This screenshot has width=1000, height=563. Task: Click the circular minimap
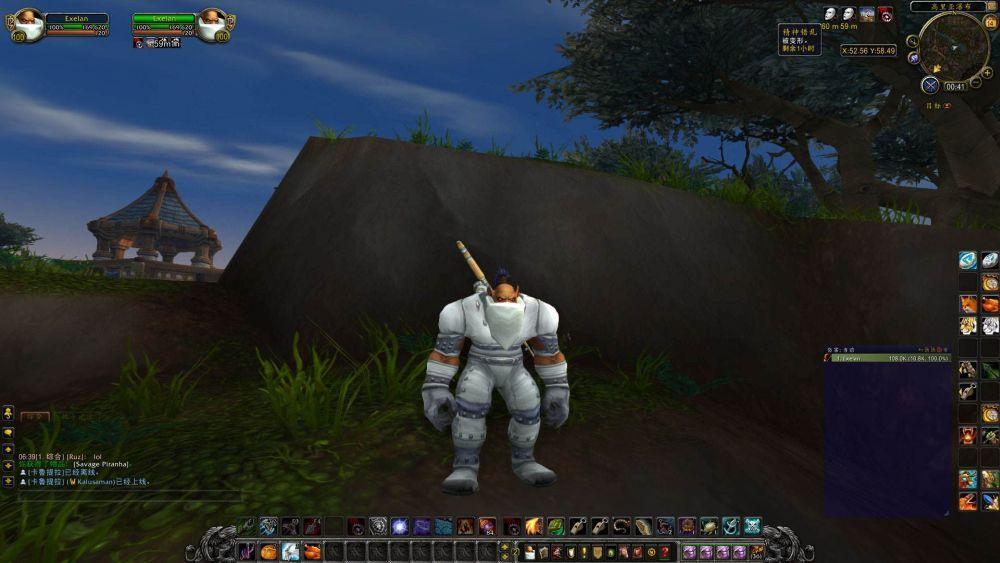(953, 47)
